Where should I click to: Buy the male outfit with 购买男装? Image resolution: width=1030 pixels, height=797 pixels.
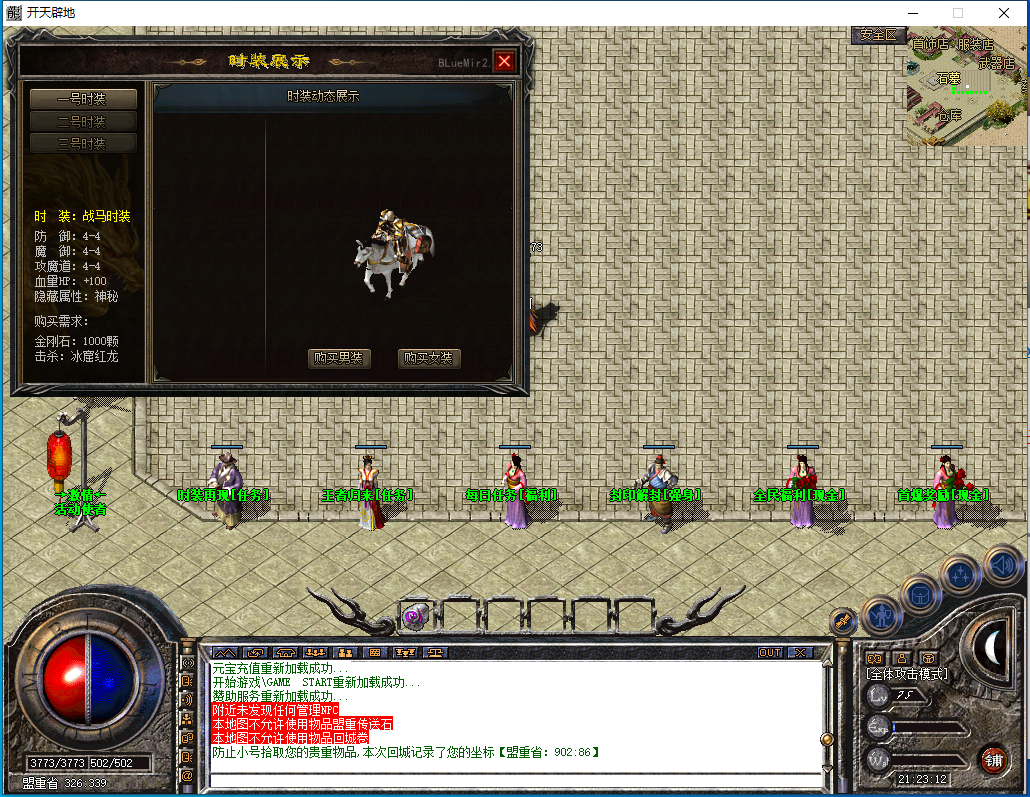tap(339, 358)
